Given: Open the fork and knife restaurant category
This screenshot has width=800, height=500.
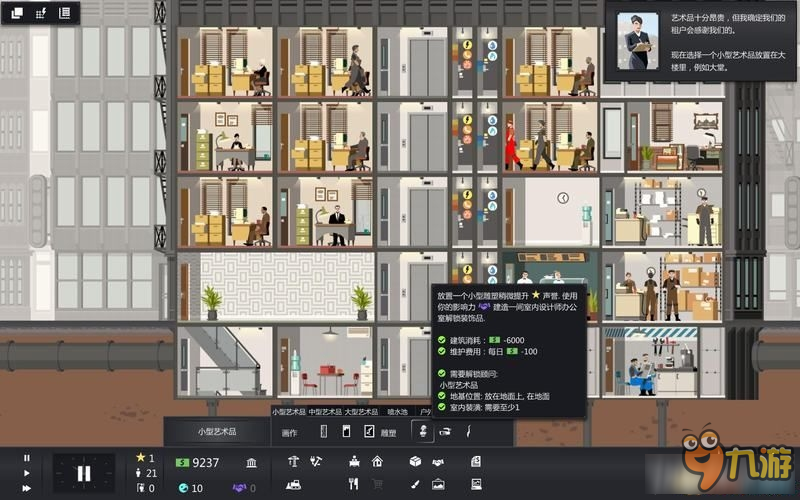Looking at the screenshot, I should click(x=354, y=484).
